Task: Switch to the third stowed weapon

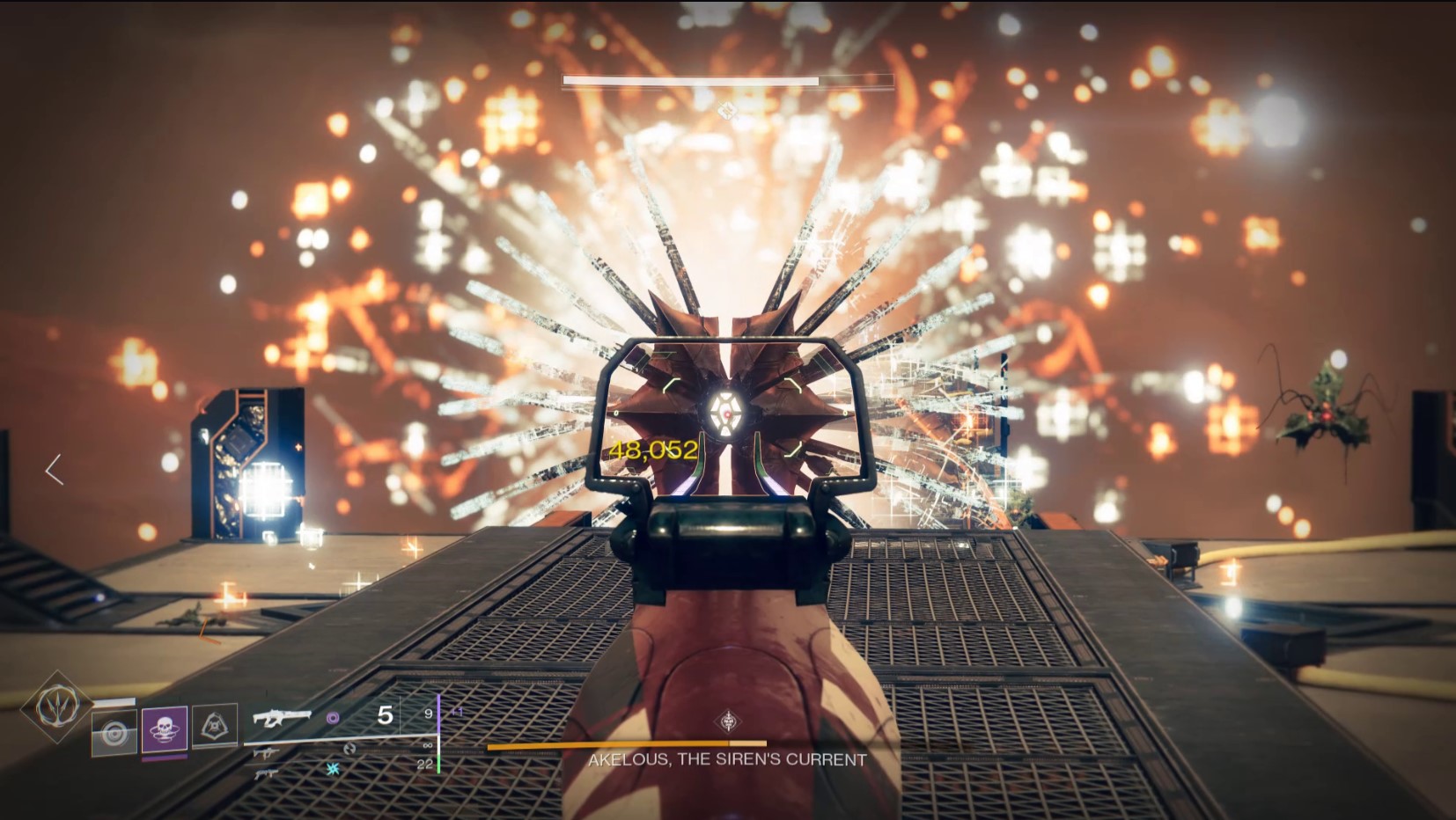Action: [266, 773]
